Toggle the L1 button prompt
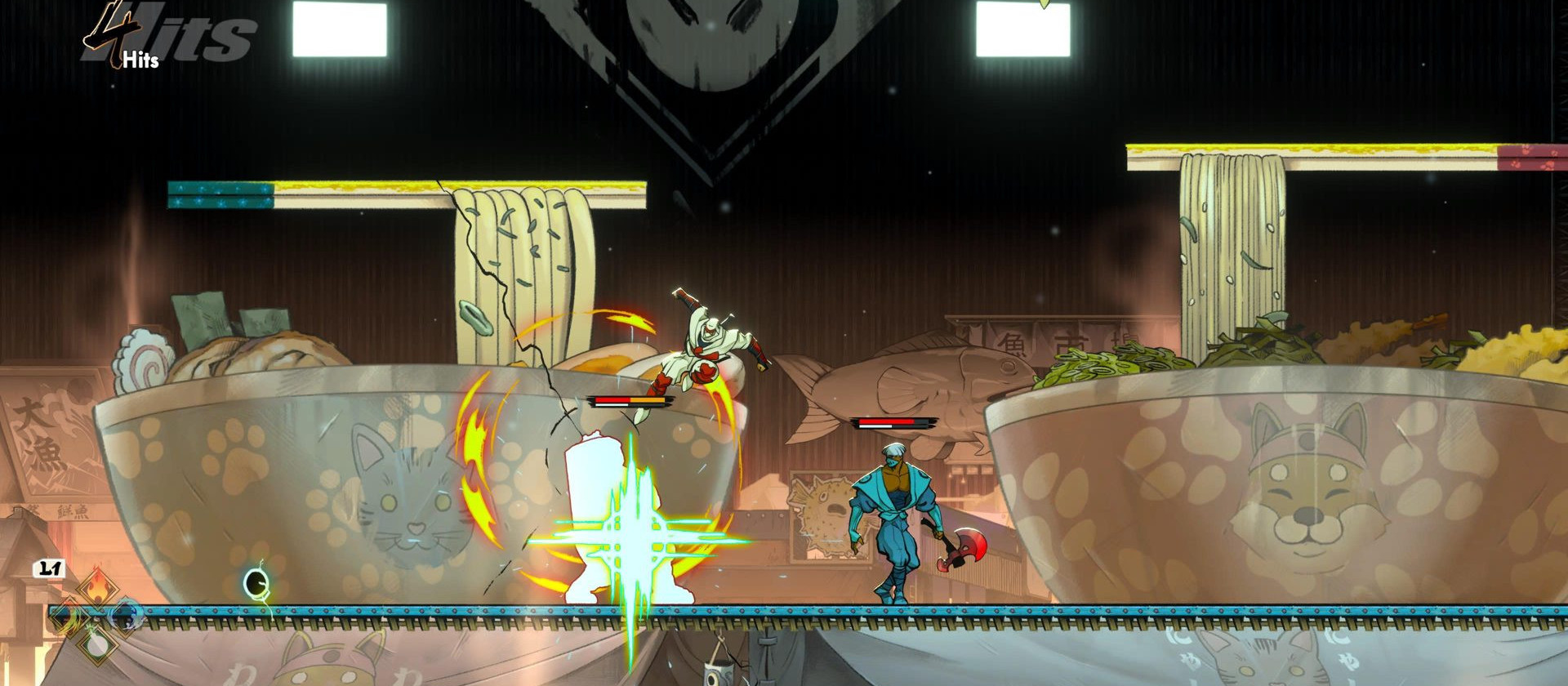The width and height of the screenshot is (1568, 686). (x=49, y=568)
